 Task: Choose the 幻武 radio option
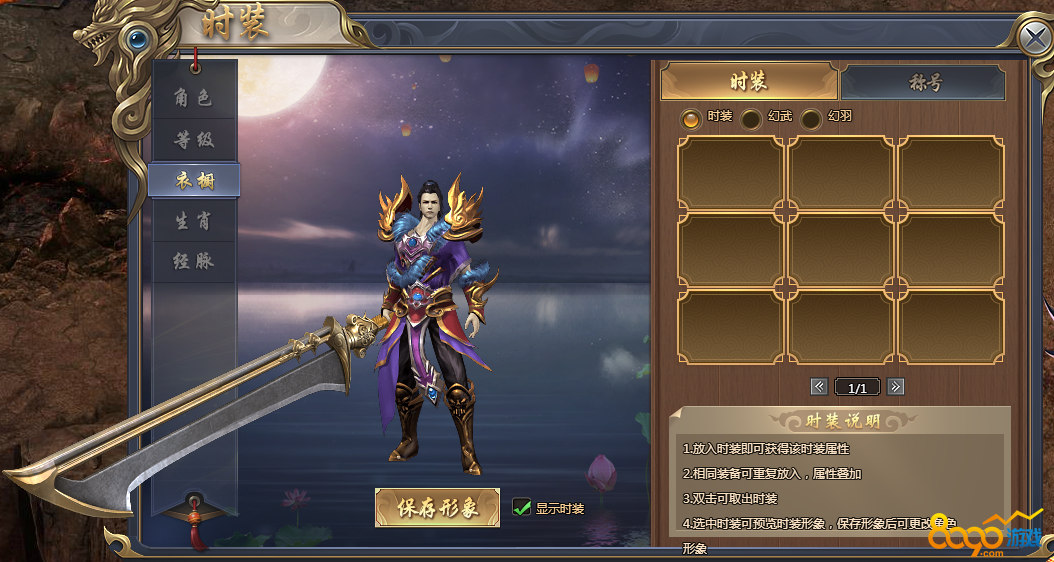pyautogui.click(x=751, y=119)
